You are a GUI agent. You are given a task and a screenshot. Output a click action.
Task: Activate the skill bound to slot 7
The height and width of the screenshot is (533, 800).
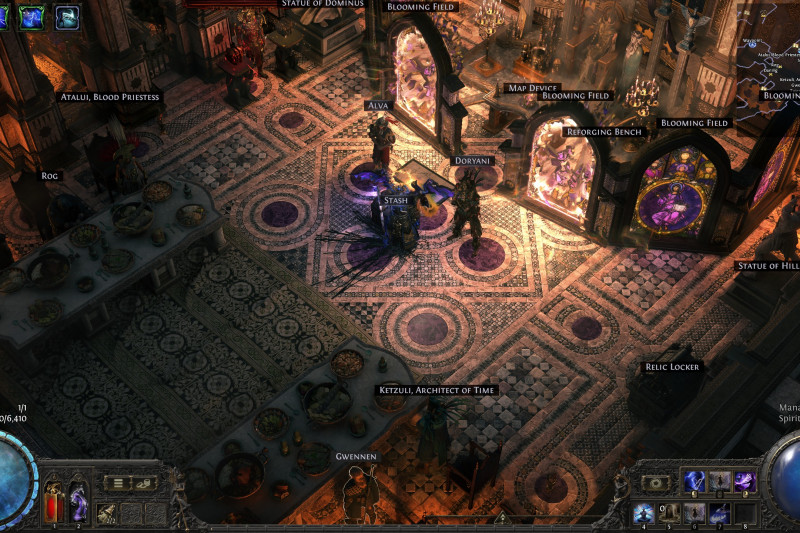point(720,513)
